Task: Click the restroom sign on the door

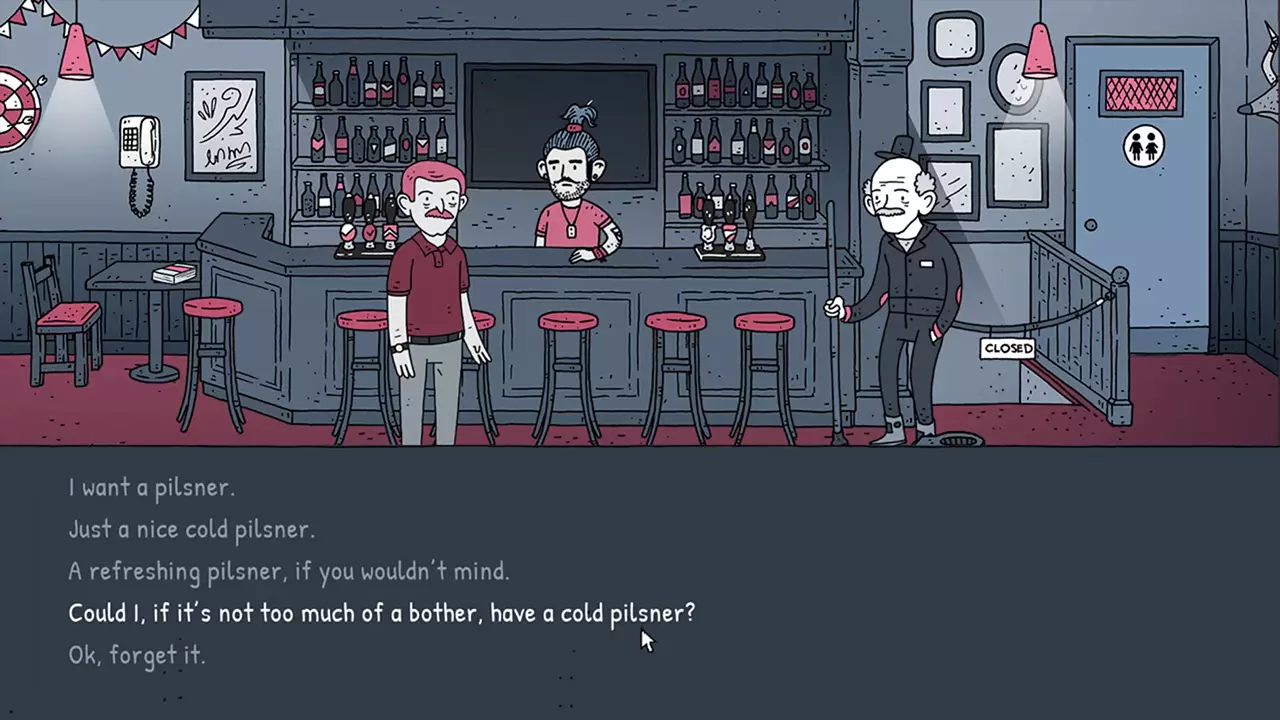Action: click(x=1143, y=146)
